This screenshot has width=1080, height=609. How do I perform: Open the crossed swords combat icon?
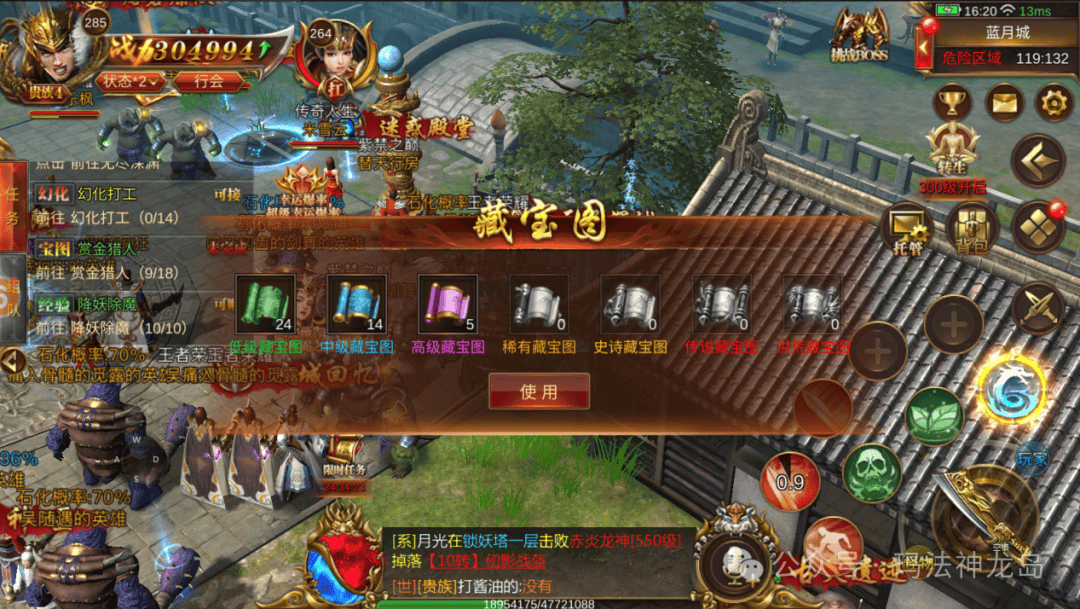[1037, 308]
